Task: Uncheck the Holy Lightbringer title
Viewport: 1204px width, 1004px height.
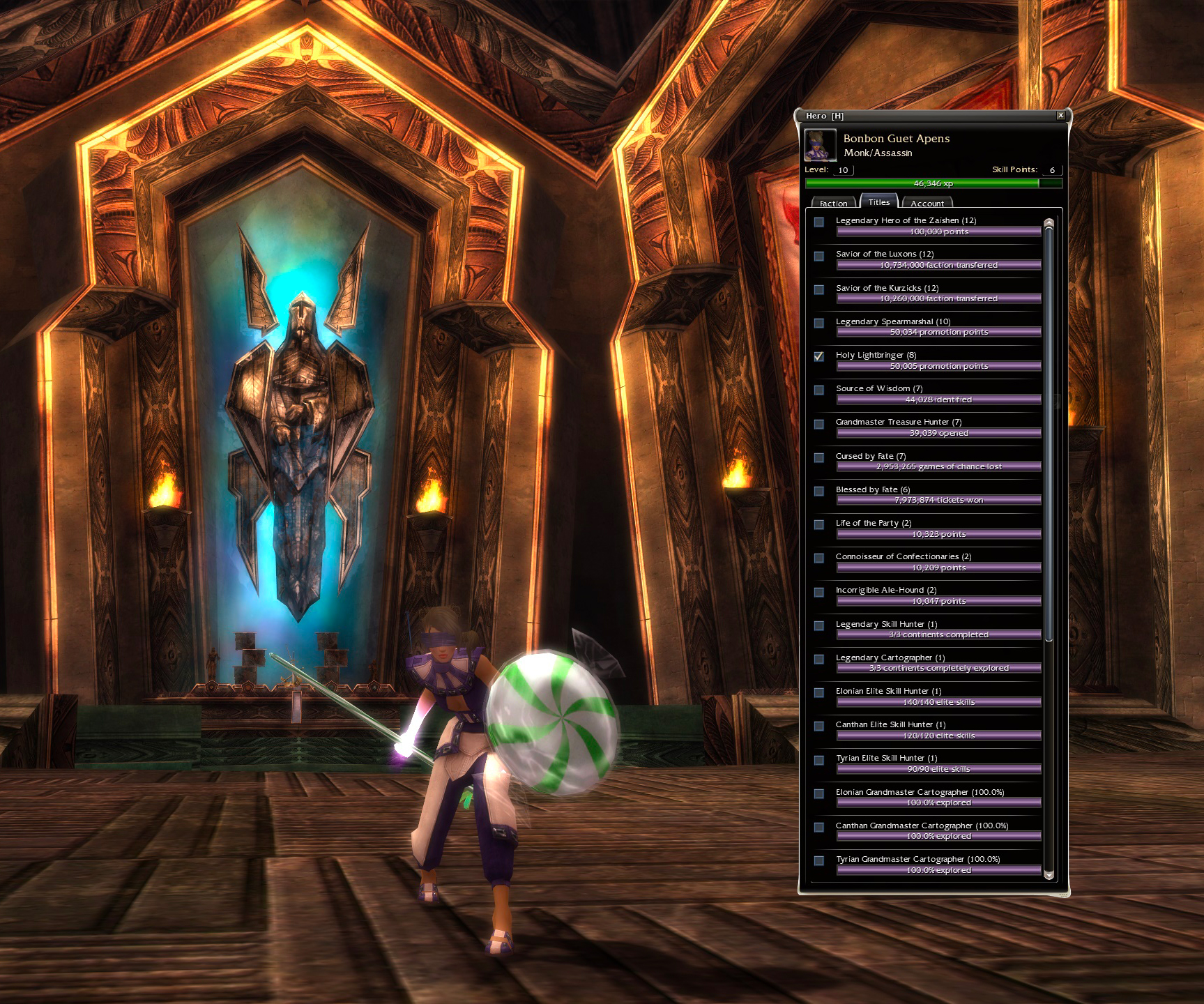Action: (x=819, y=356)
